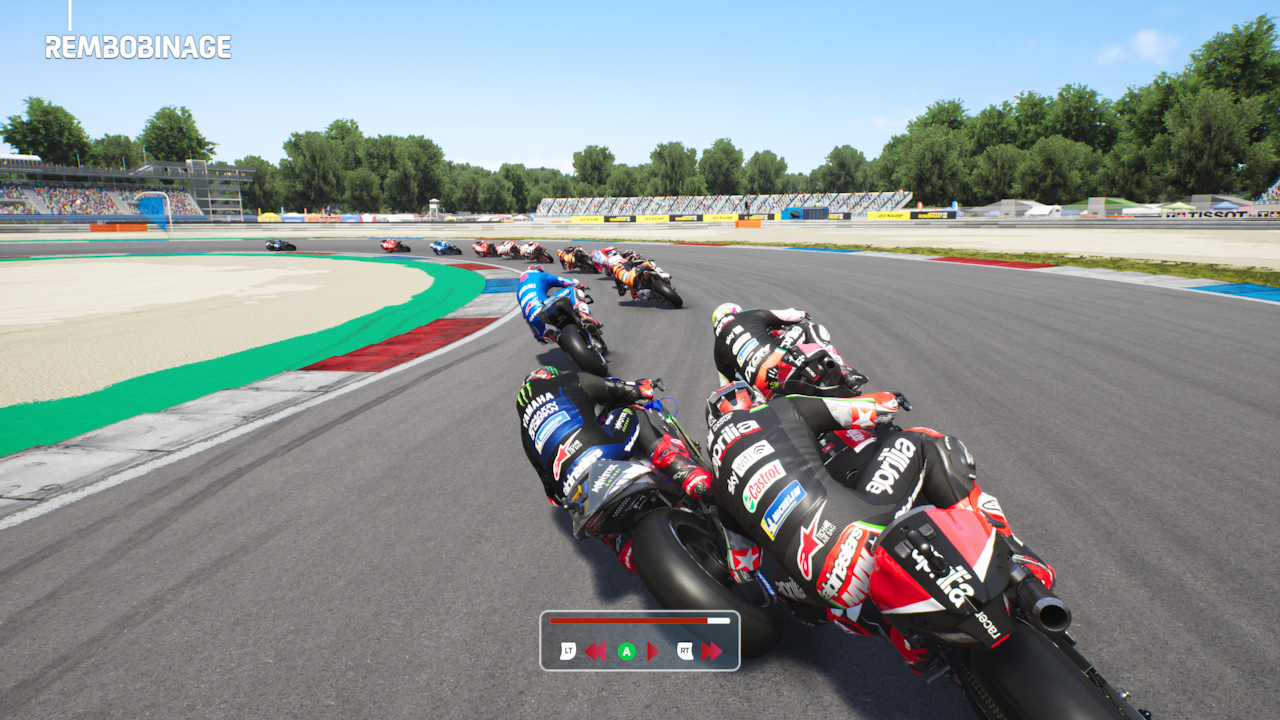Resume play with the single red arrow

tap(652, 652)
